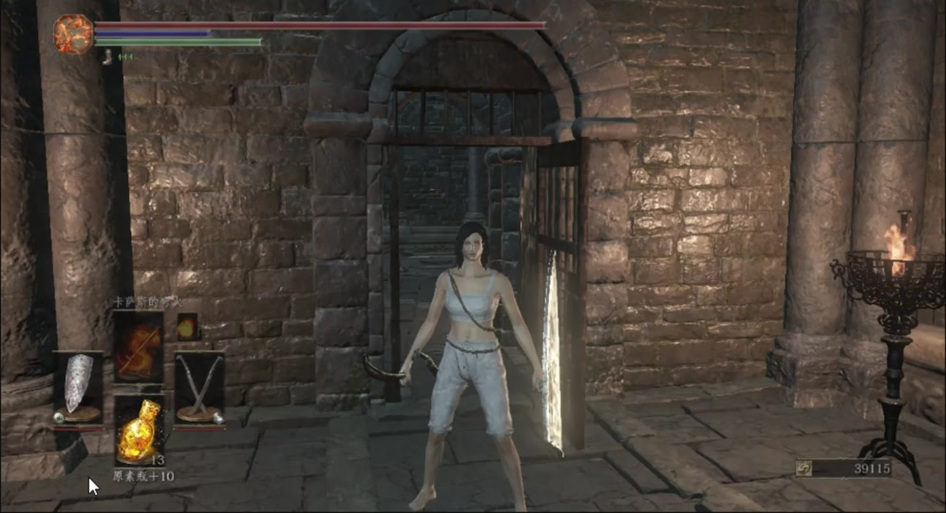Click the boot status effect icon

click(x=107, y=57)
